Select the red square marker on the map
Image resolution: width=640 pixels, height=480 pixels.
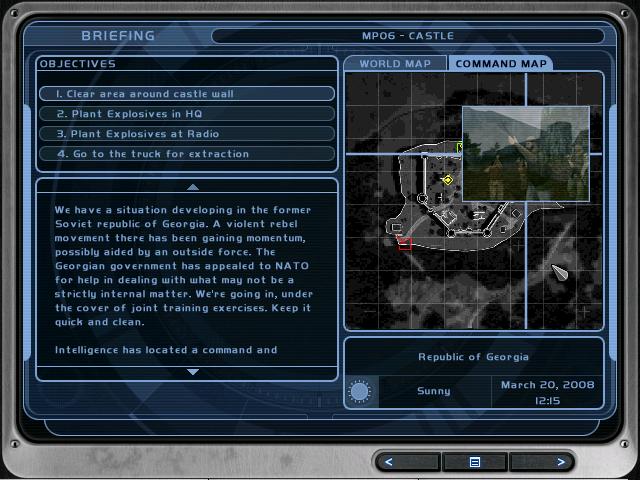(x=405, y=244)
